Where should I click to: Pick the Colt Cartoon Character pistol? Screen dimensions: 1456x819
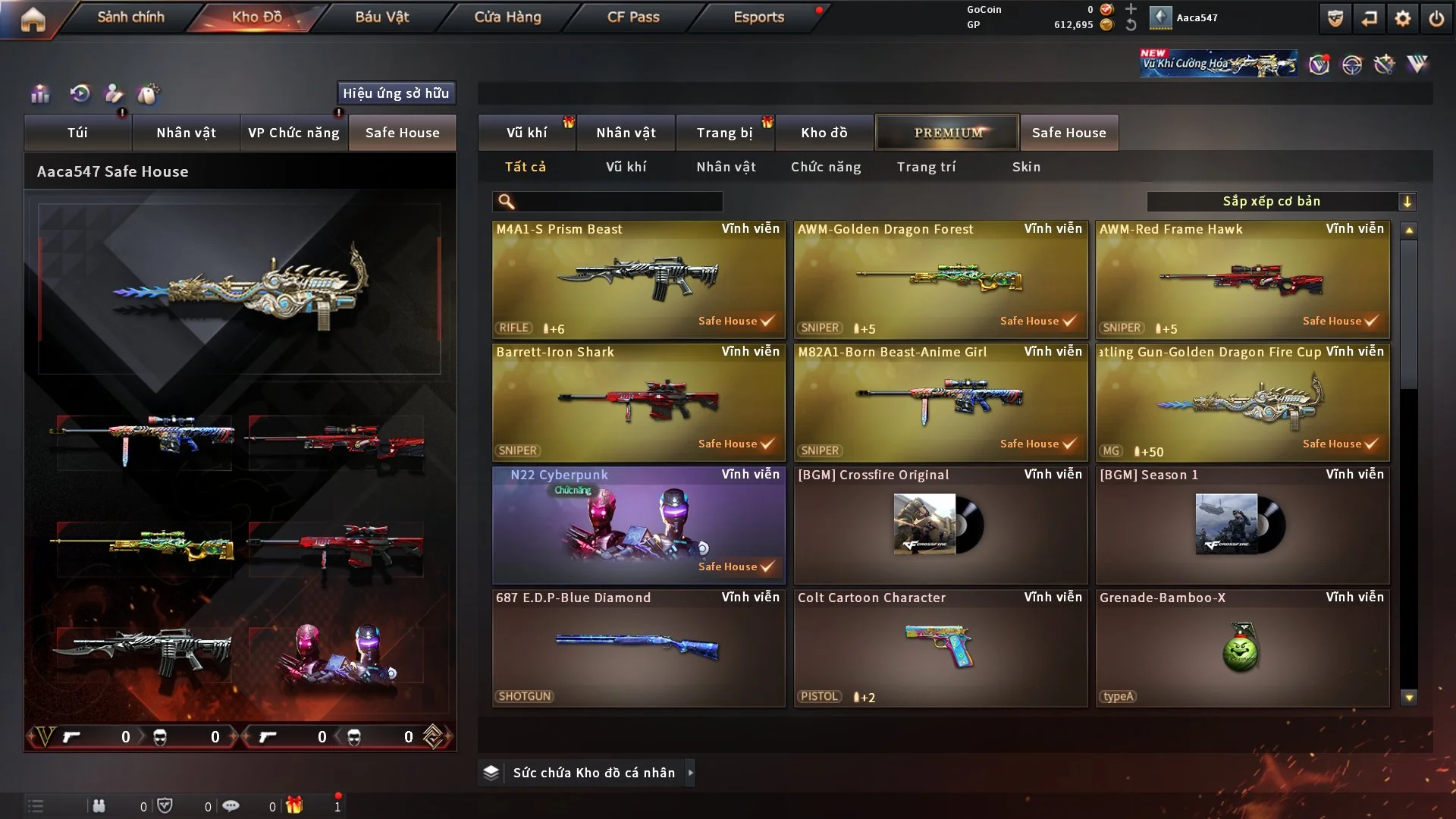[x=940, y=648]
